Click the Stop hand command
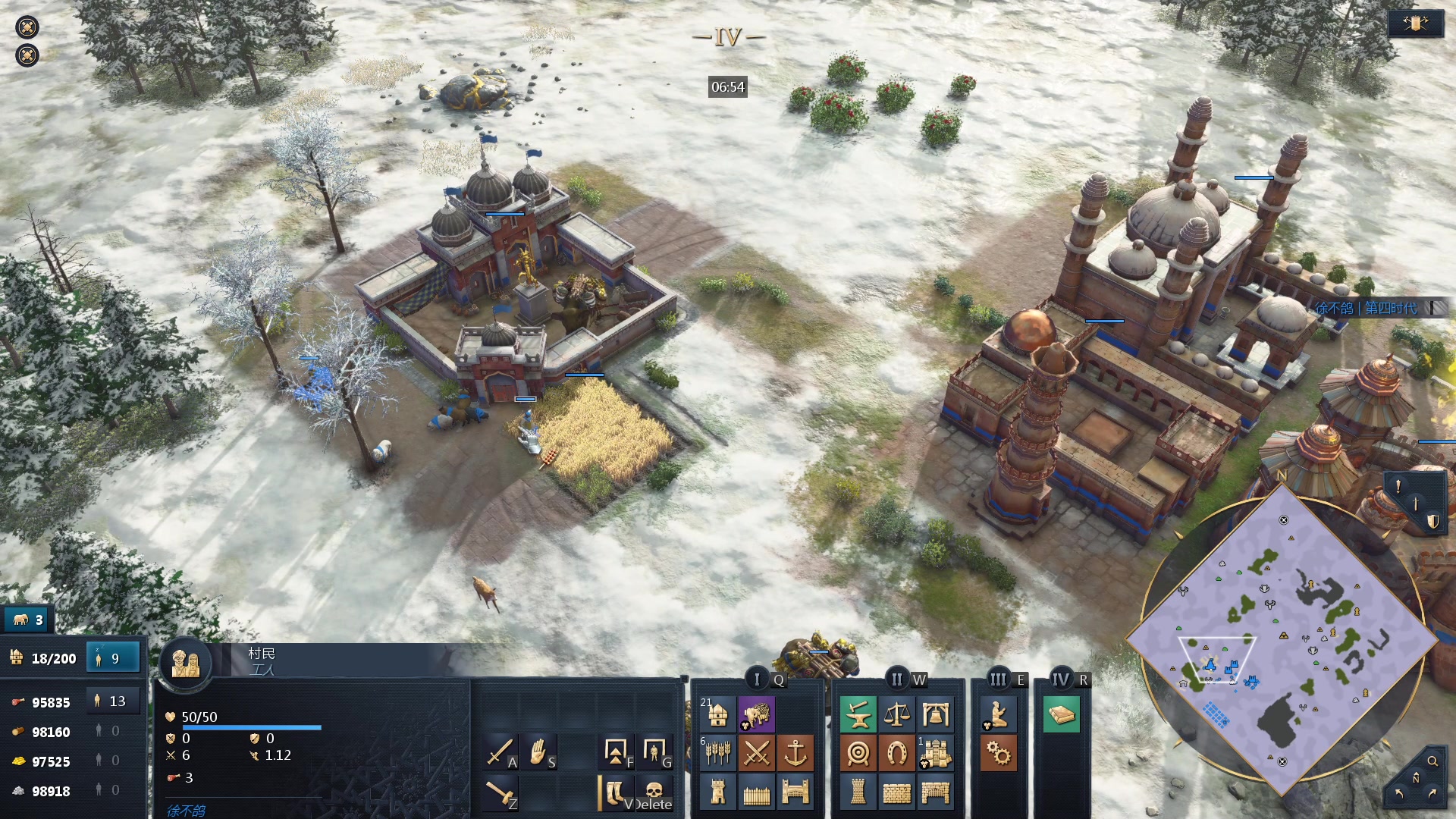 pos(538,752)
